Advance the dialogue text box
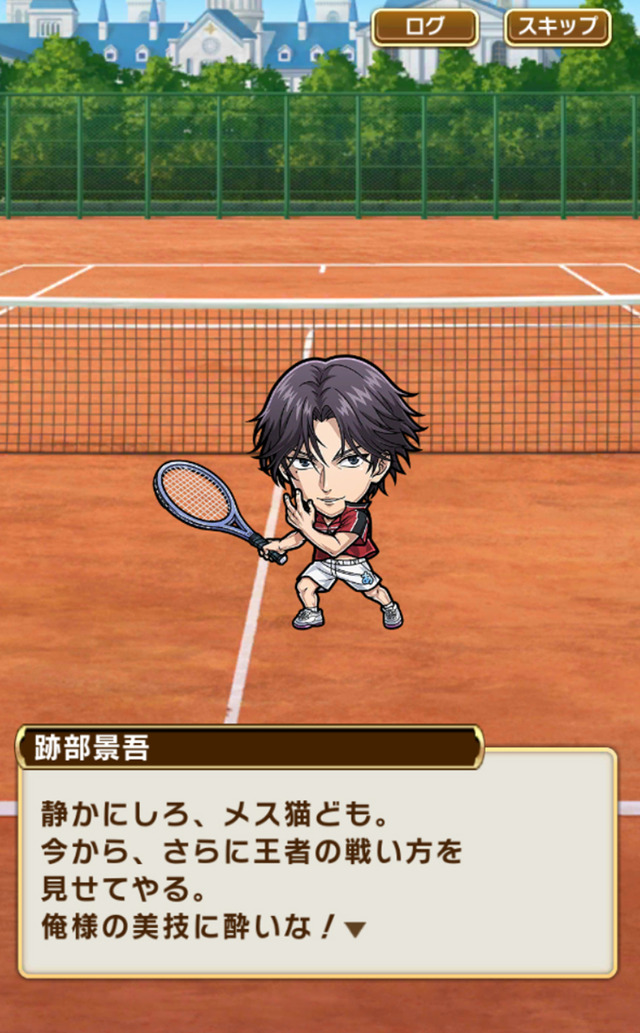 pos(318,860)
